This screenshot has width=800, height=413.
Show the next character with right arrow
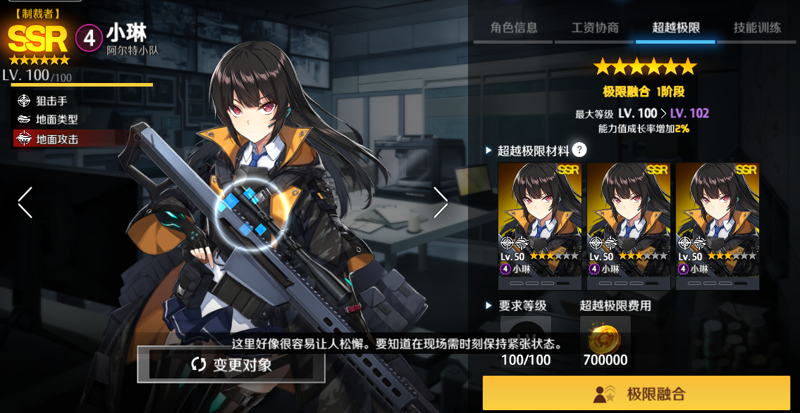point(440,202)
